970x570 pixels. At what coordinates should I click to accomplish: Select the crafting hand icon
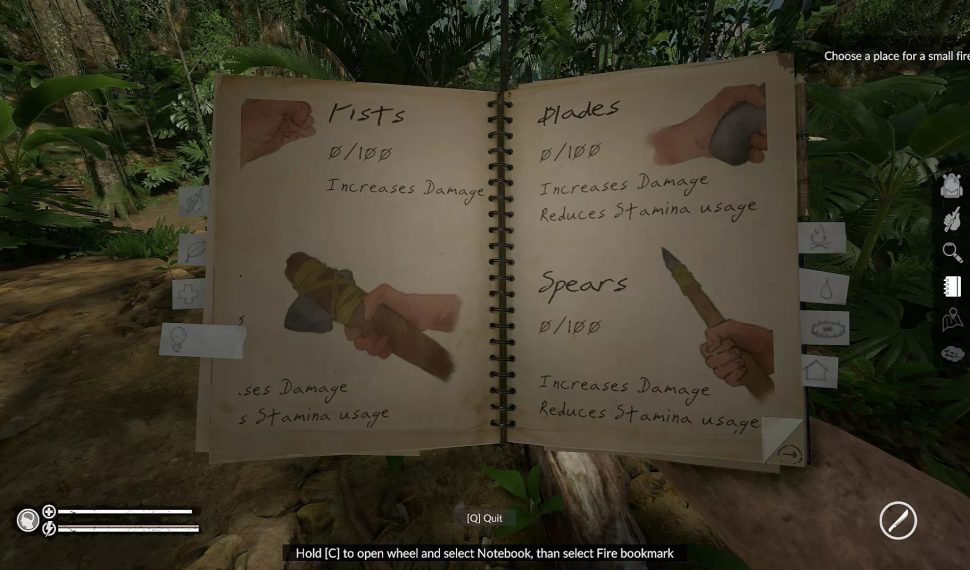(x=952, y=219)
